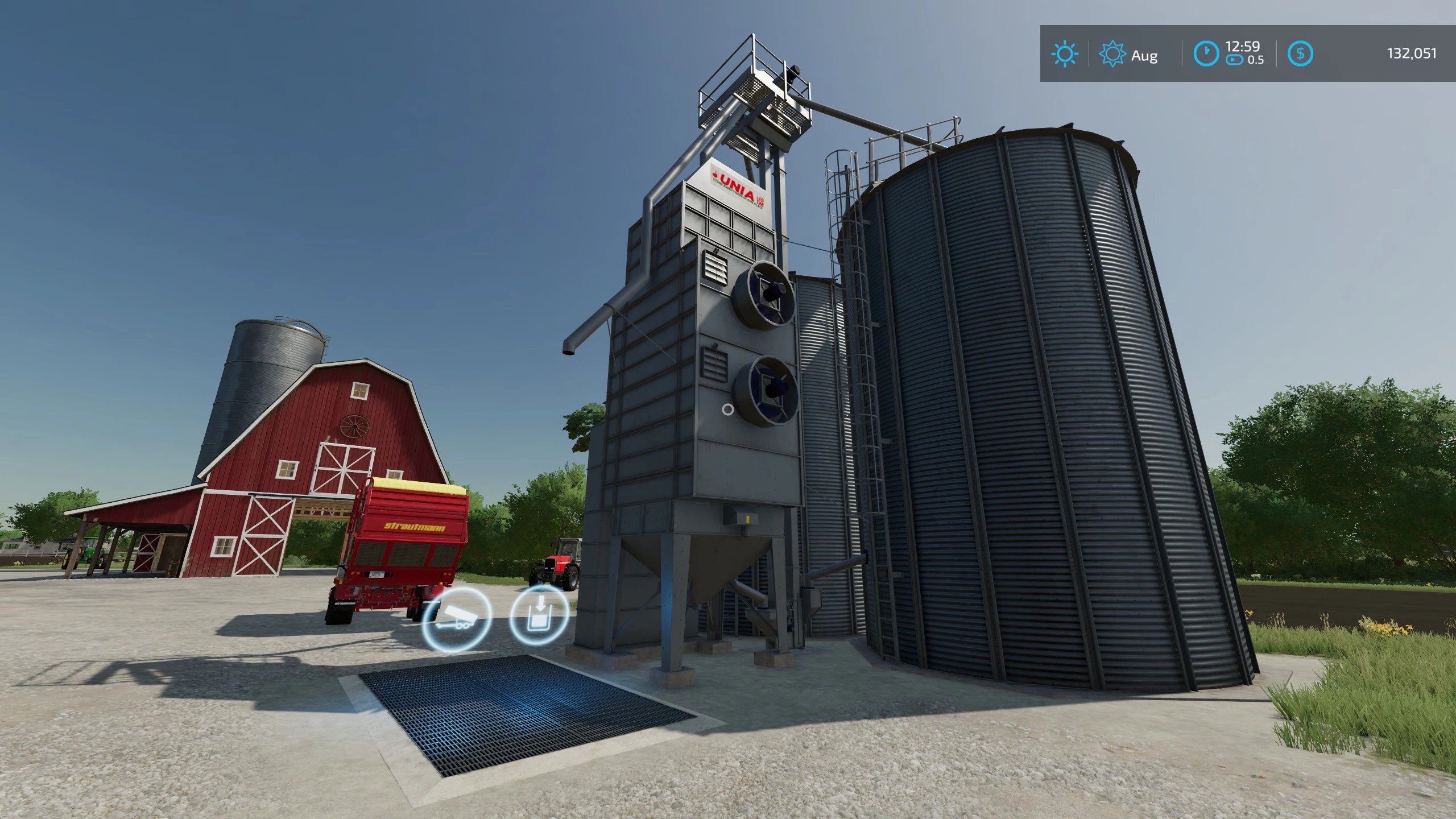Click the clock icon showing 12:59
Screen dimensions: 1456x819
[1207, 54]
